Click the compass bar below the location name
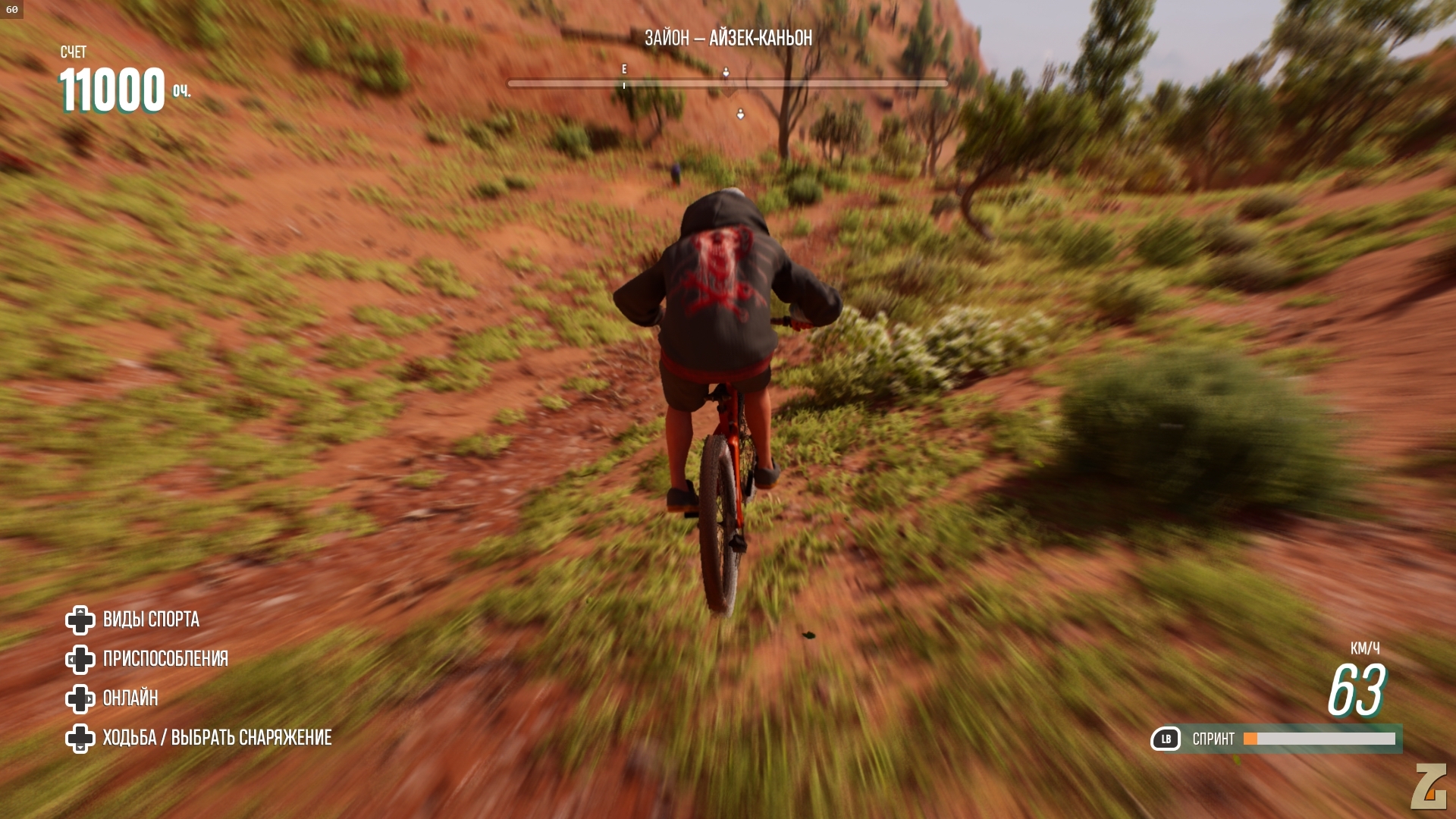 point(727,83)
